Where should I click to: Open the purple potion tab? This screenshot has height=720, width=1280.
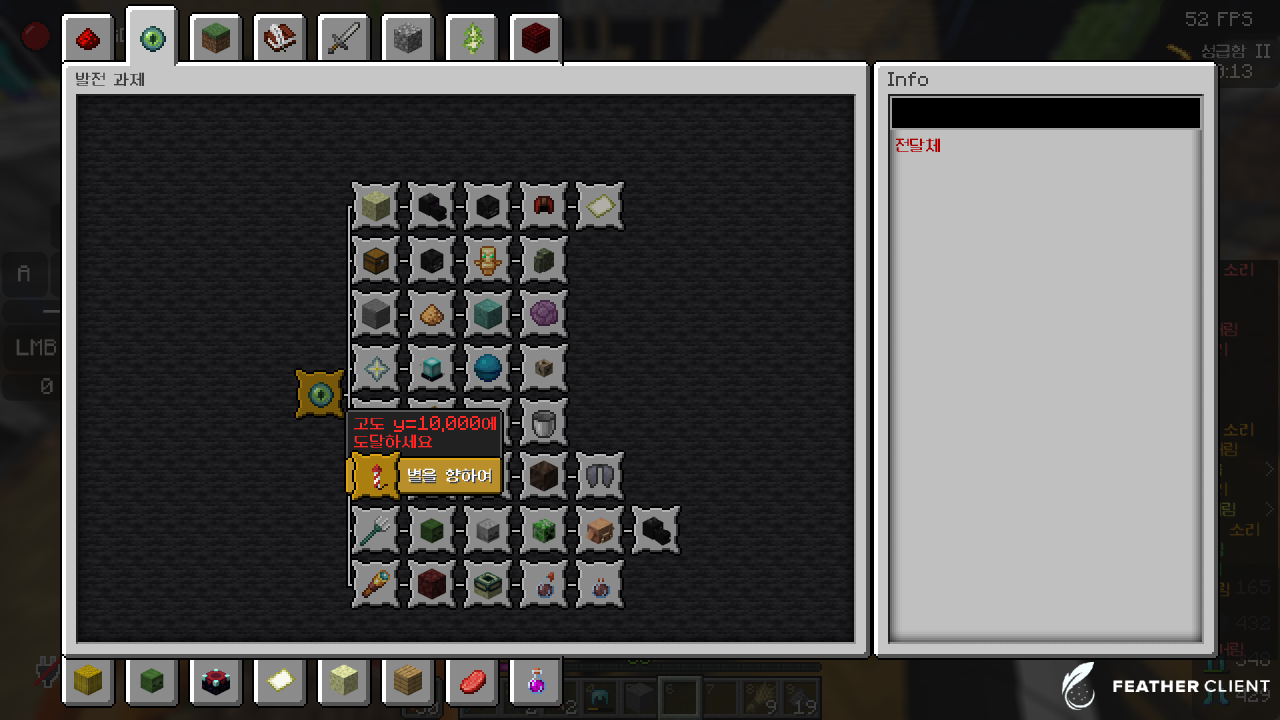(535, 681)
